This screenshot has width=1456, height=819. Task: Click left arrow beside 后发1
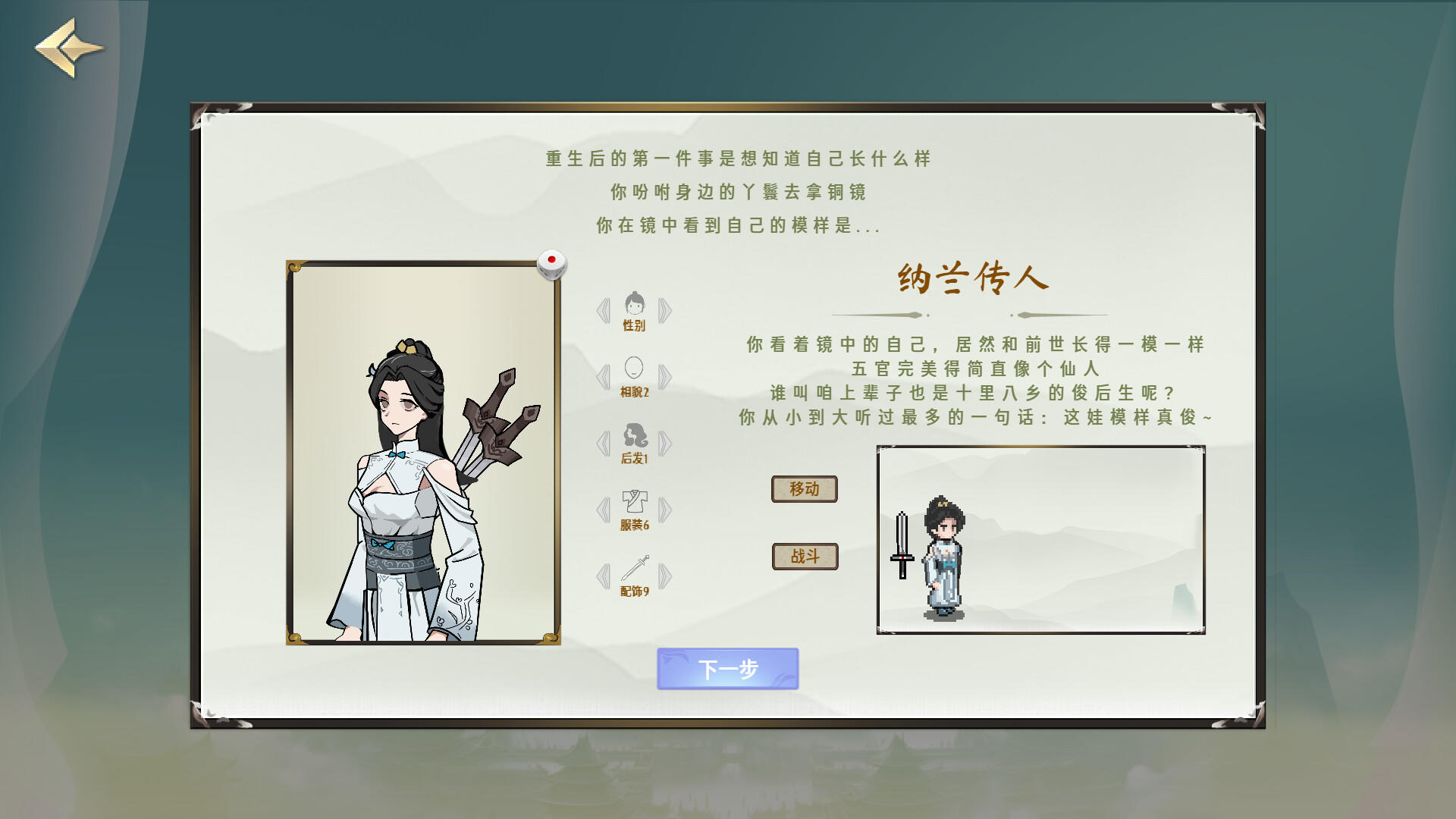click(x=604, y=443)
